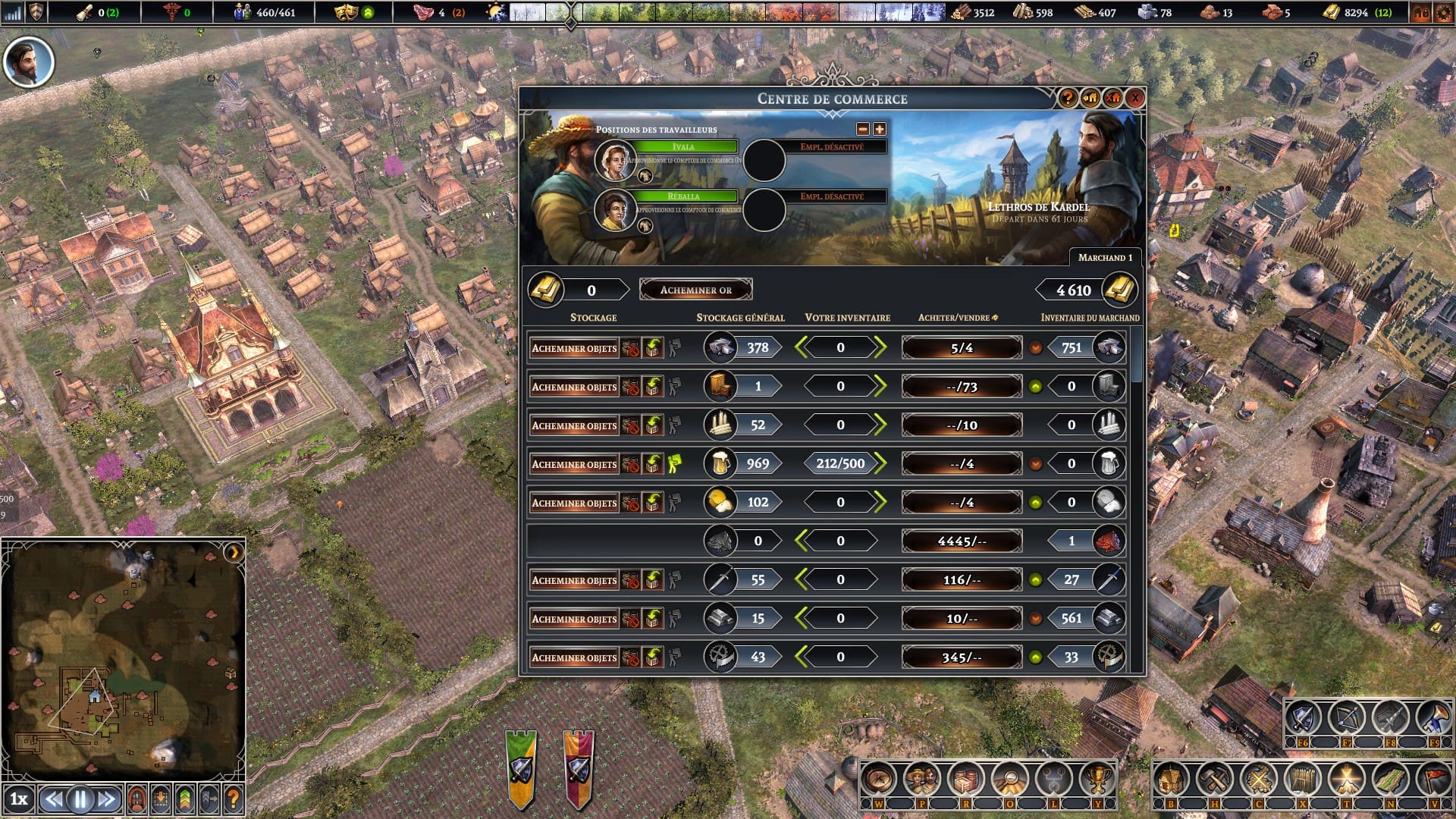Increase beer quantity in your inventory
The width and height of the screenshot is (1456, 819).
click(880, 463)
